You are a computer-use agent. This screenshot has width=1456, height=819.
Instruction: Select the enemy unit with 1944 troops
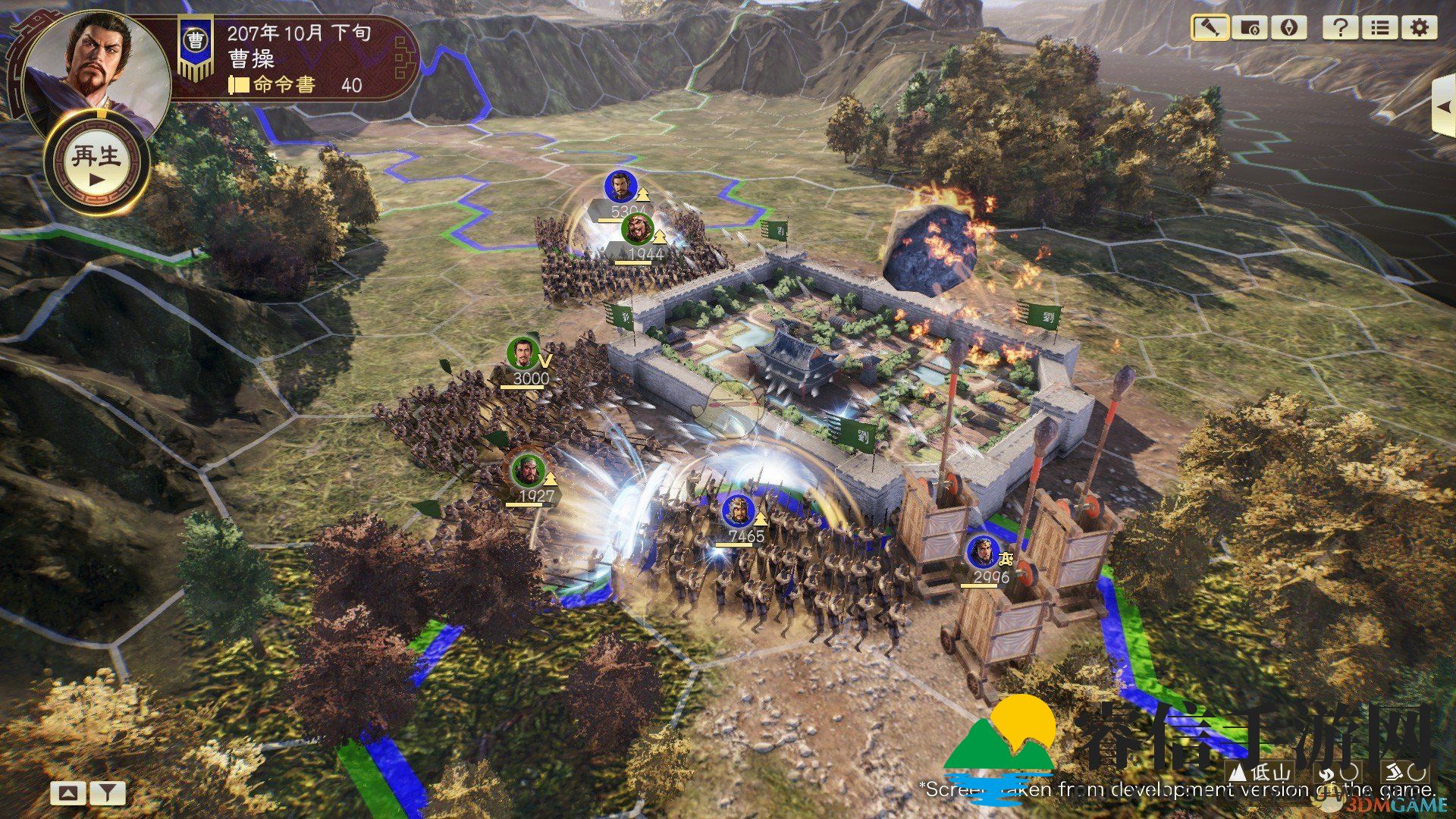tap(637, 230)
